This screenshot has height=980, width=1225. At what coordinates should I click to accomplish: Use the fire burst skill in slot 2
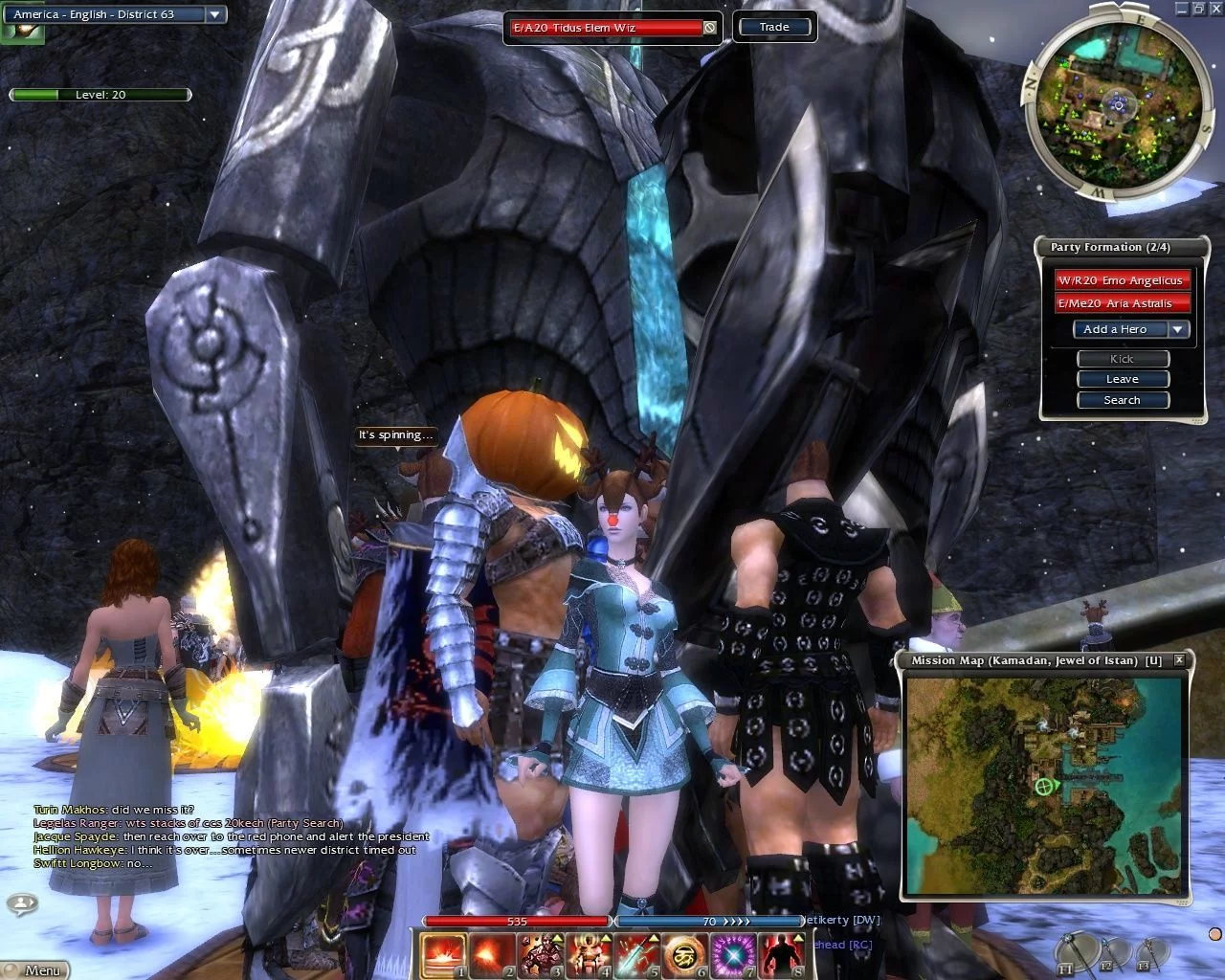[492, 954]
